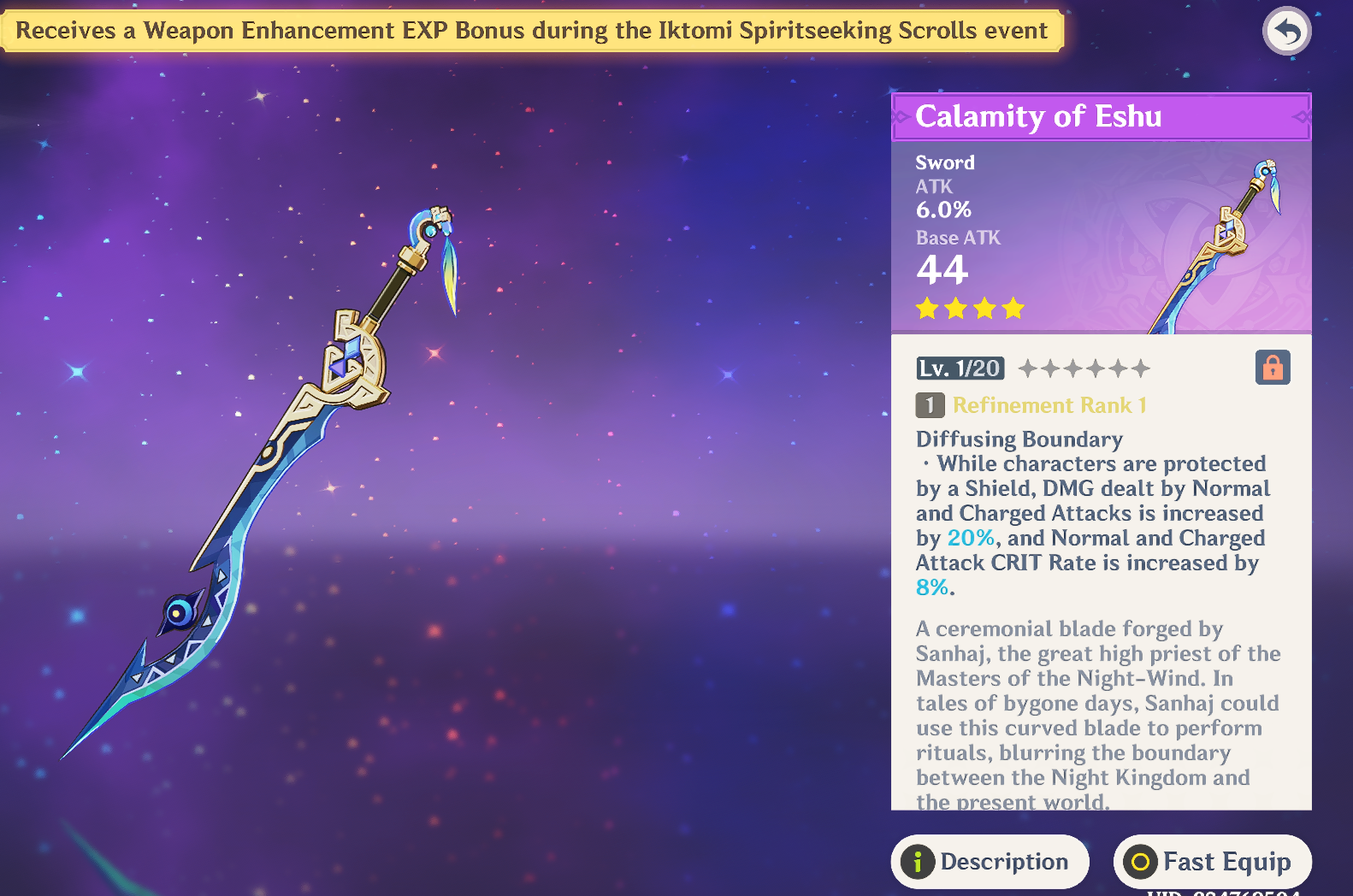The height and width of the screenshot is (896, 1353).
Task: Click the info icon on Description button
Action: click(x=919, y=862)
